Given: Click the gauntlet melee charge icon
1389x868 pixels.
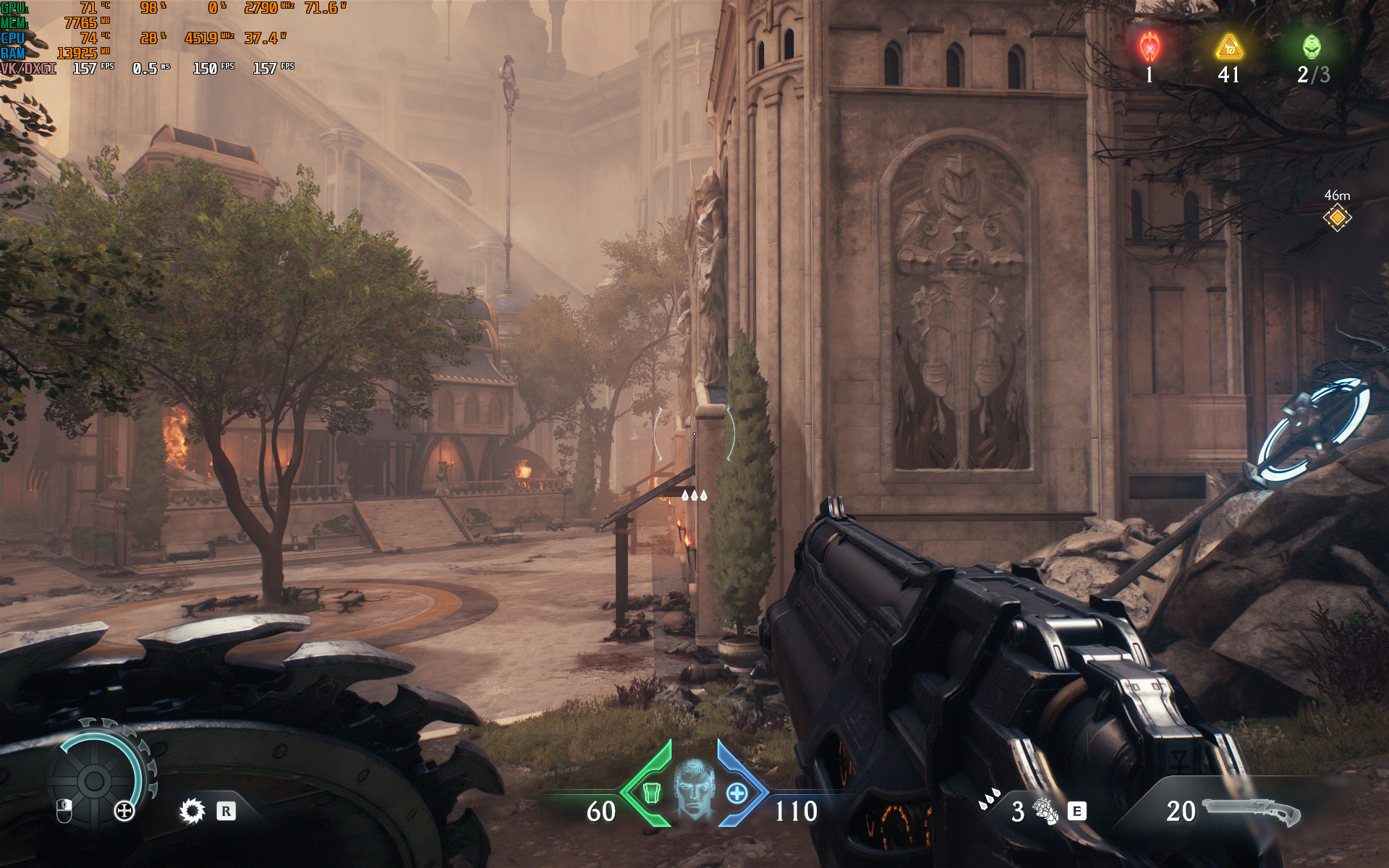Looking at the screenshot, I should tap(1045, 811).
